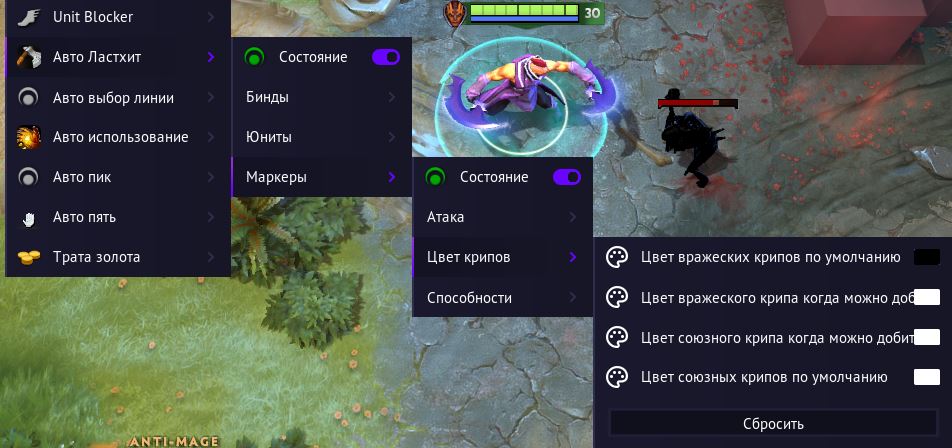This screenshot has height=448, width=952.
Task: Open the Unit Blocker submenu
Action: (115, 17)
